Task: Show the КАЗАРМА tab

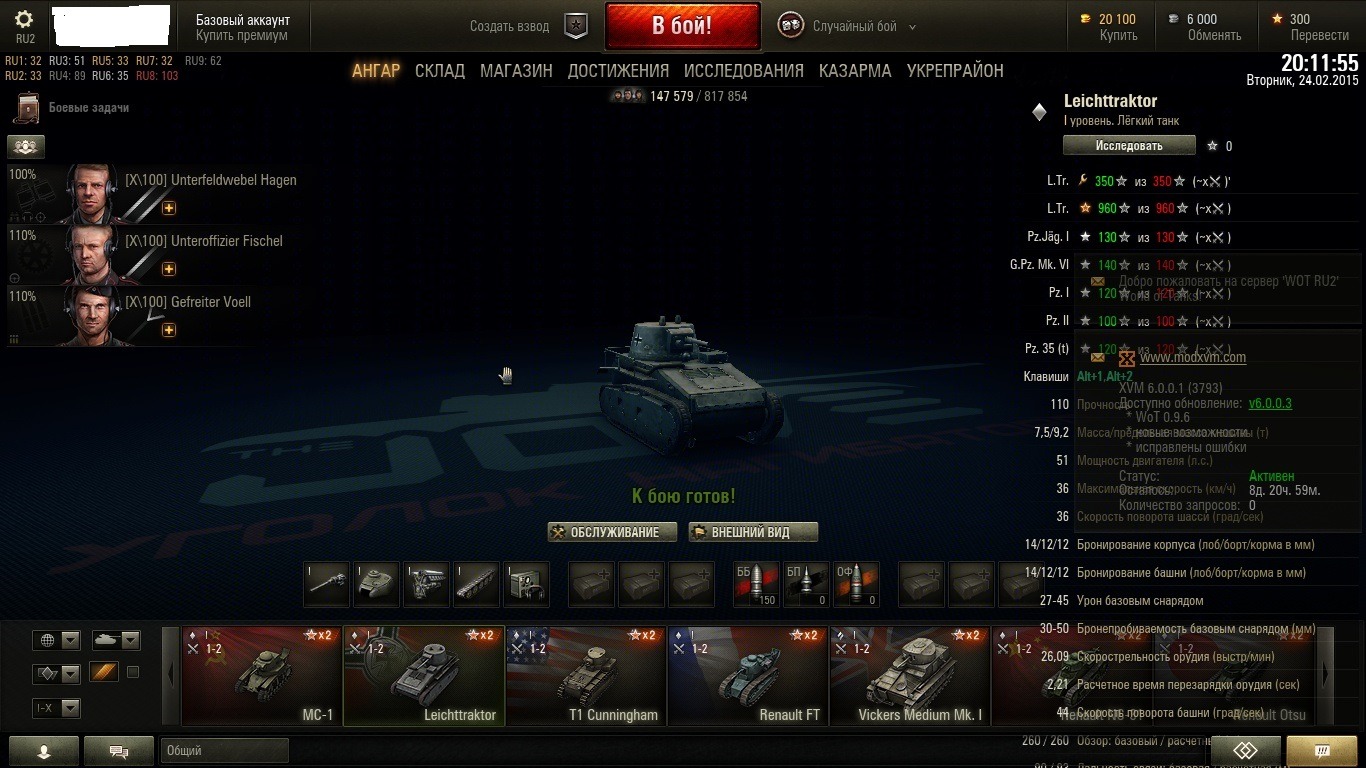Action: click(855, 71)
